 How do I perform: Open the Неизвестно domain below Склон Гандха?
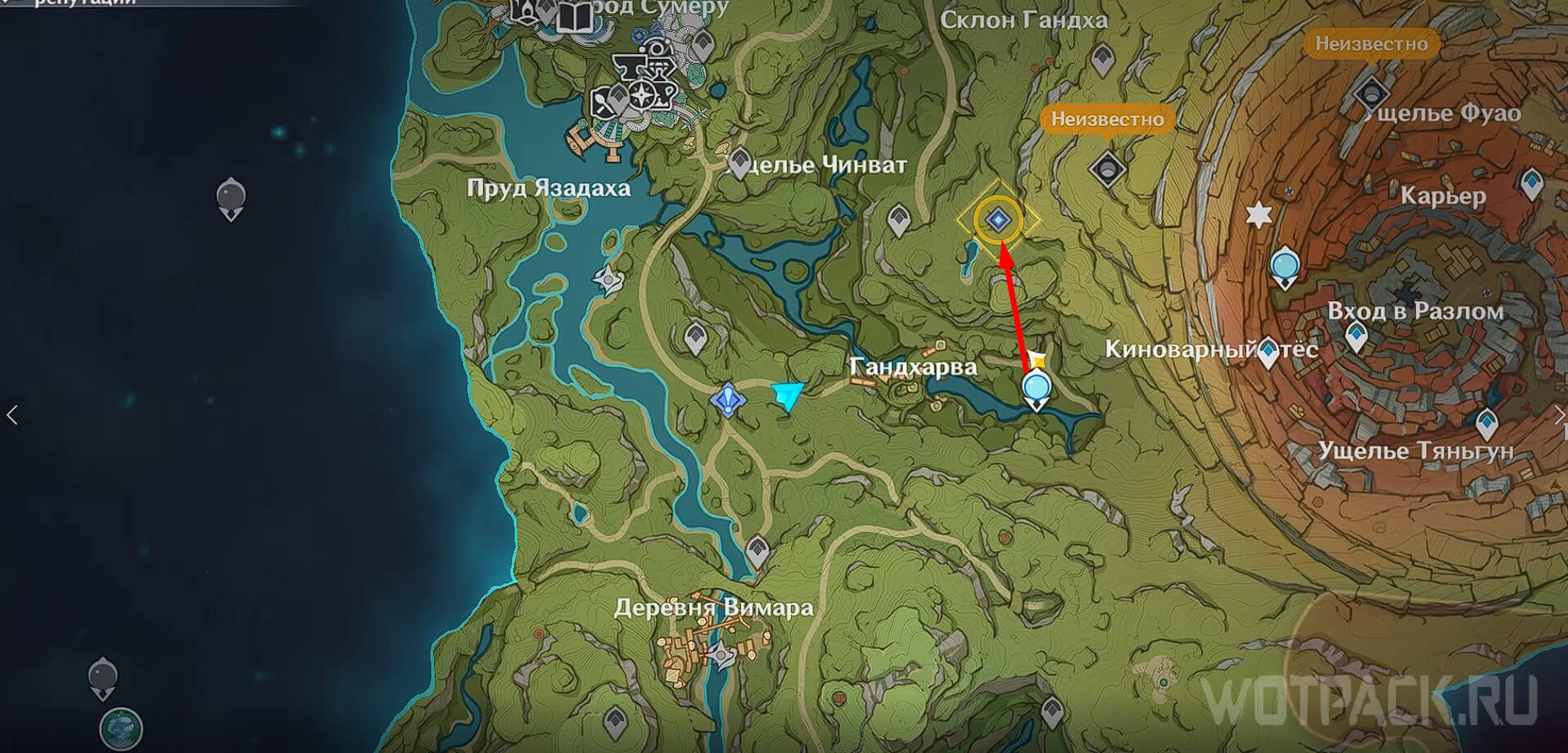[x=1108, y=169]
